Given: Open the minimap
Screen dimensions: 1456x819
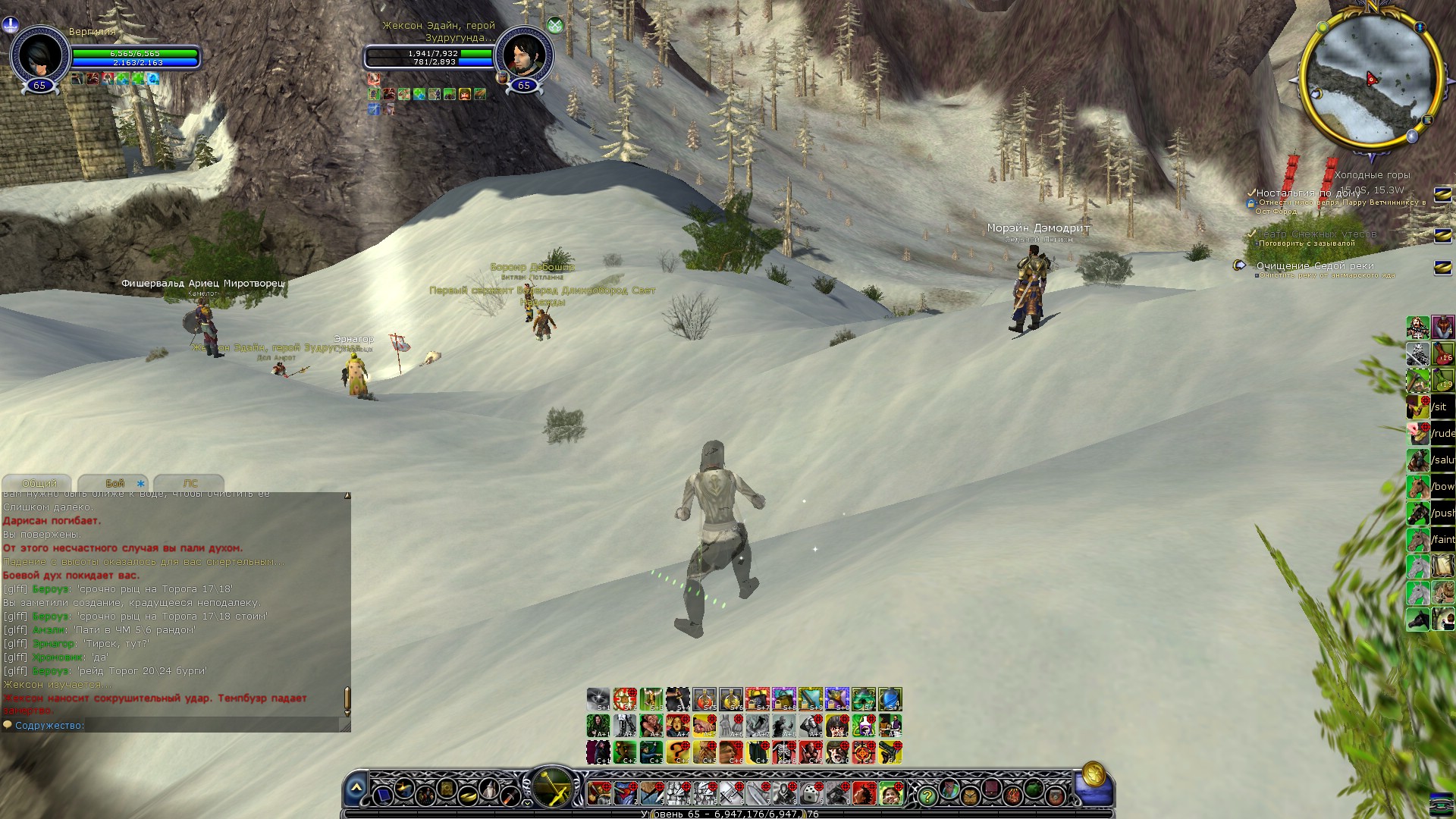Looking at the screenshot, I should pyautogui.click(x=1371, y=78).
